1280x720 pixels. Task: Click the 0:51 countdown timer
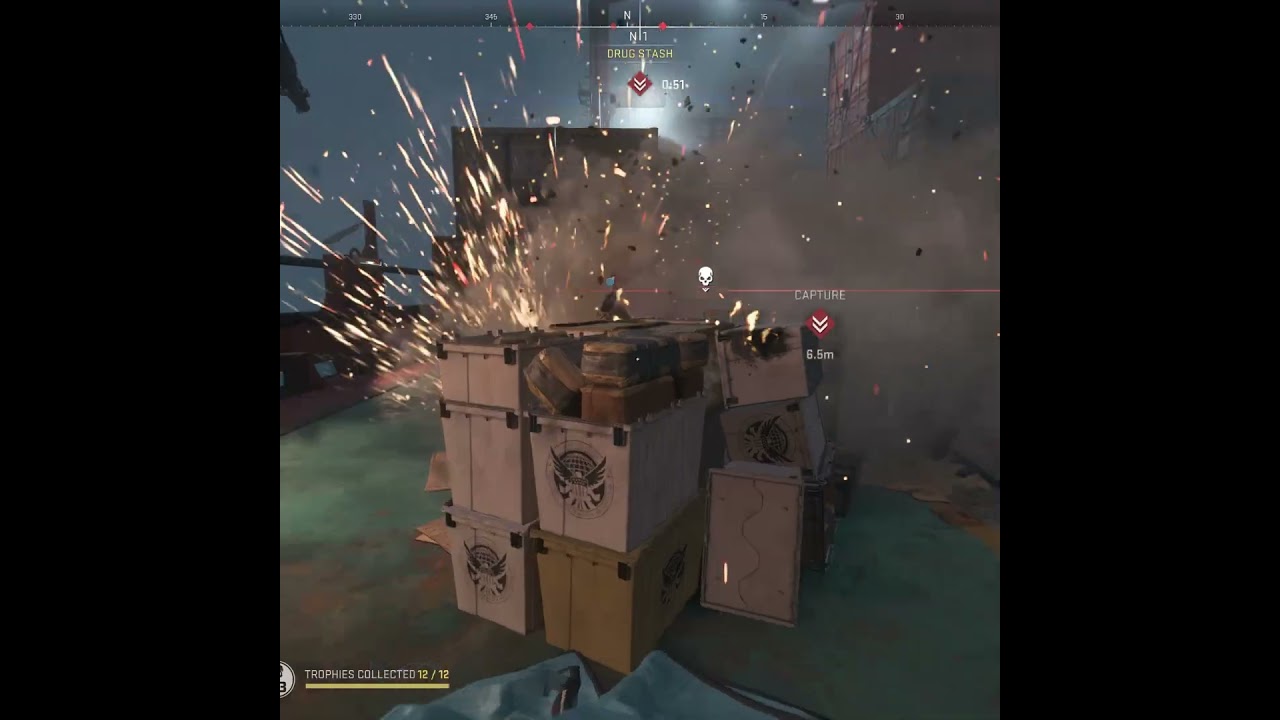point(673,84)
